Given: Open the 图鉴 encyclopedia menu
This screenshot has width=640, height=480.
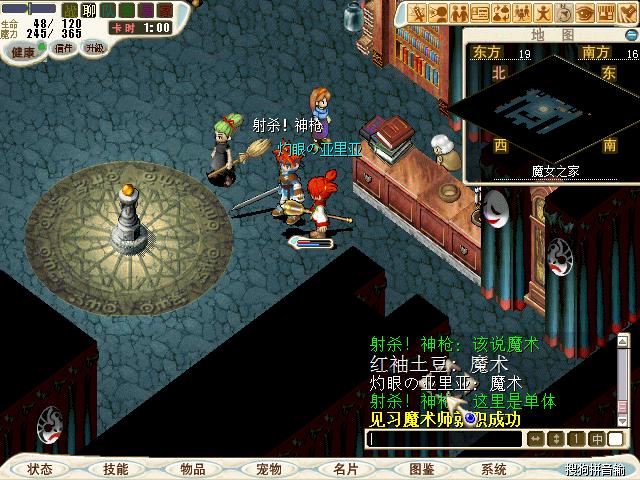Looking at the screenshot, I should [422, 469].
